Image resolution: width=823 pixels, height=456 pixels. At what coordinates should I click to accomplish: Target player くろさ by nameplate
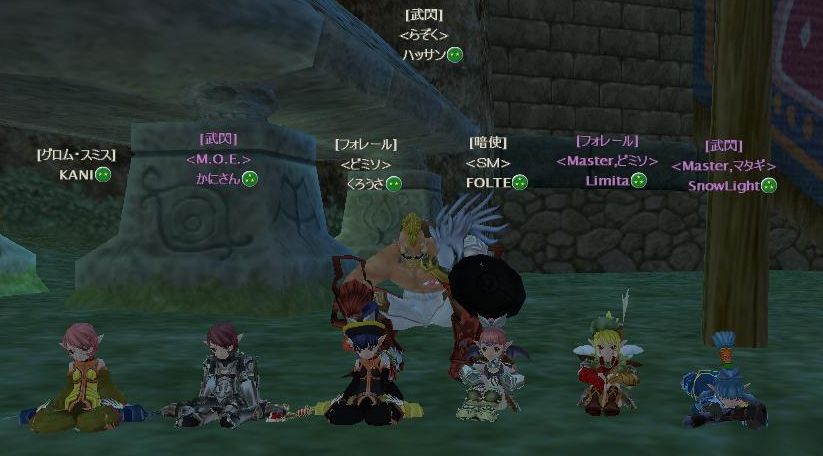pos(364,183)
